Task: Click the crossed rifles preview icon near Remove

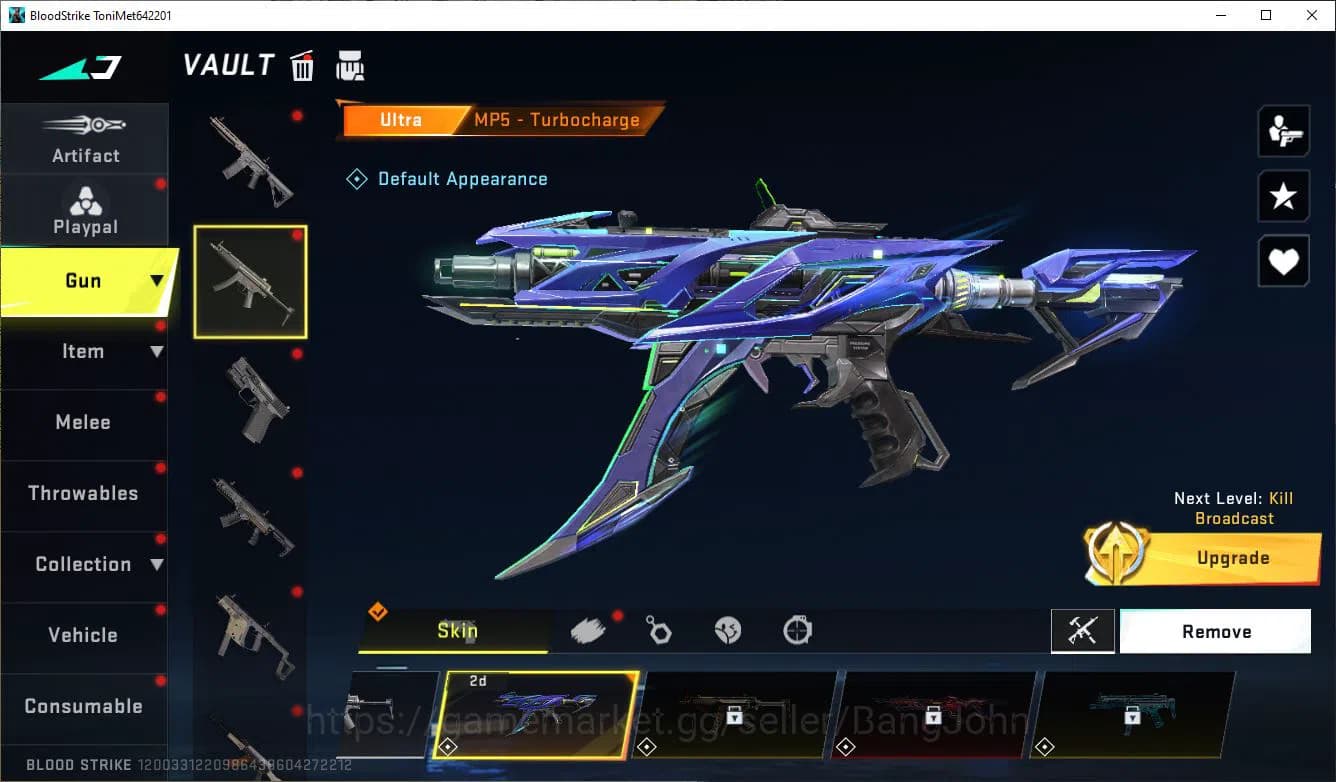Action: tap(1083, 631)
